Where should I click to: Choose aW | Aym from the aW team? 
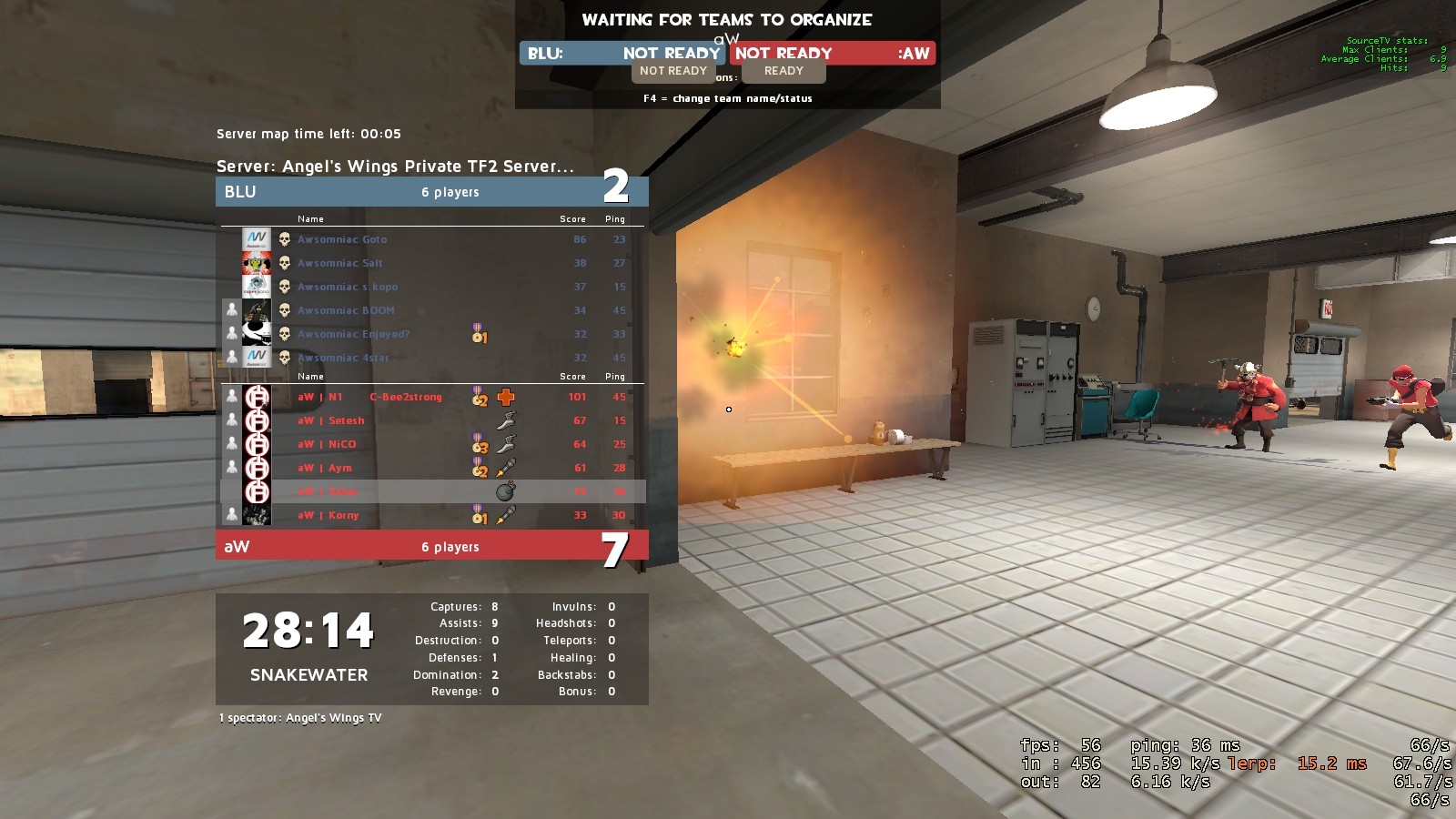[x=325, y=468]
